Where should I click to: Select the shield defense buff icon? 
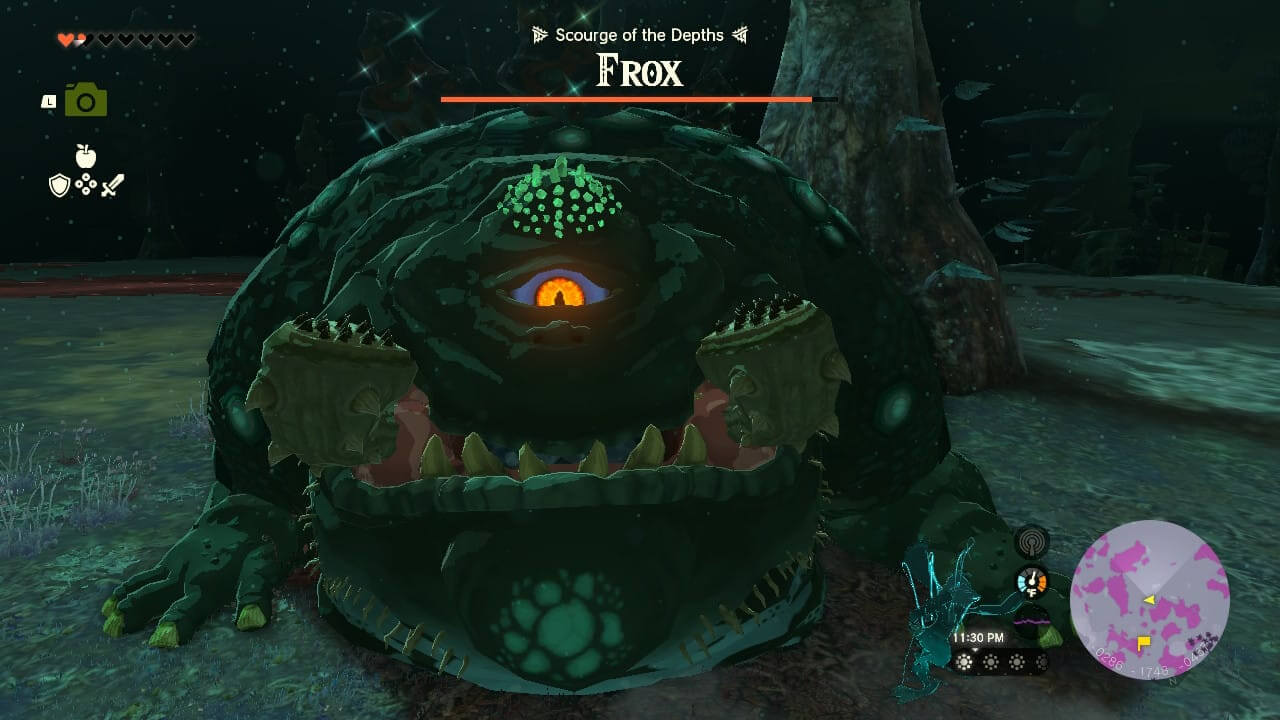tap(58, 185)
